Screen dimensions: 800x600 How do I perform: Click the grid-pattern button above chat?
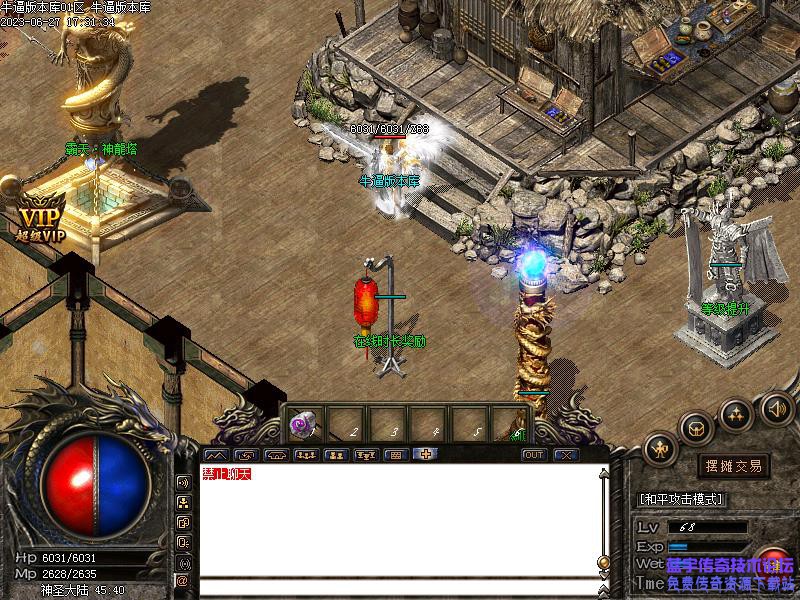click(x=396, y=455)
